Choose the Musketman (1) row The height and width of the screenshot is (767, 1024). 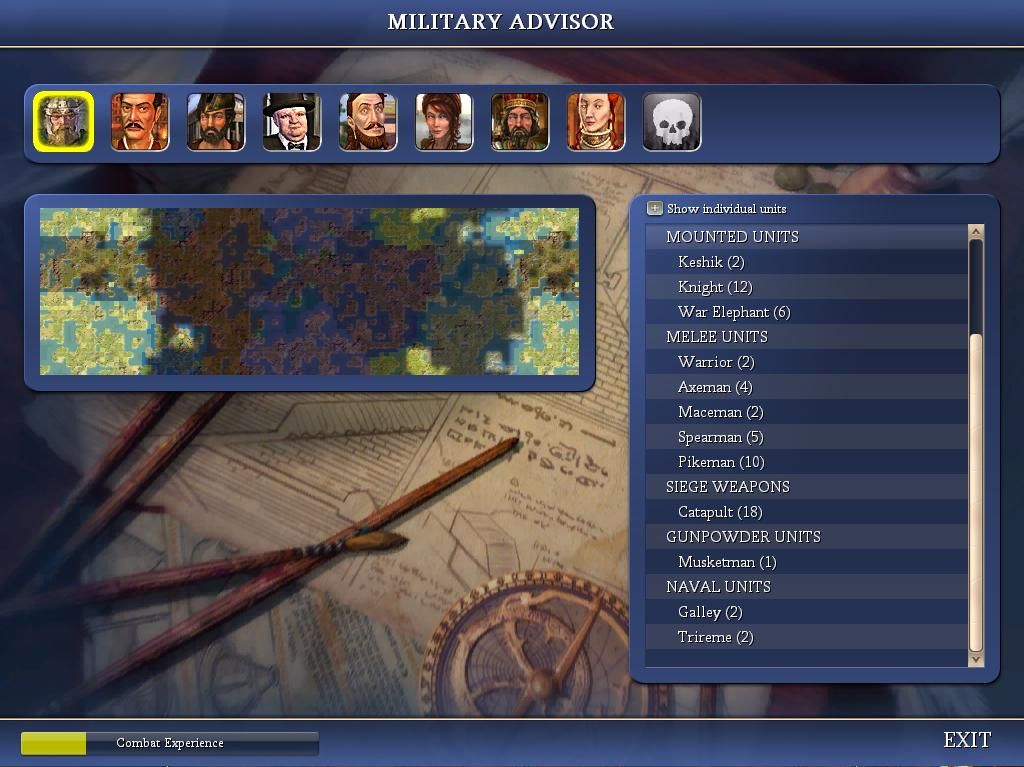click(x=727, y=562)
